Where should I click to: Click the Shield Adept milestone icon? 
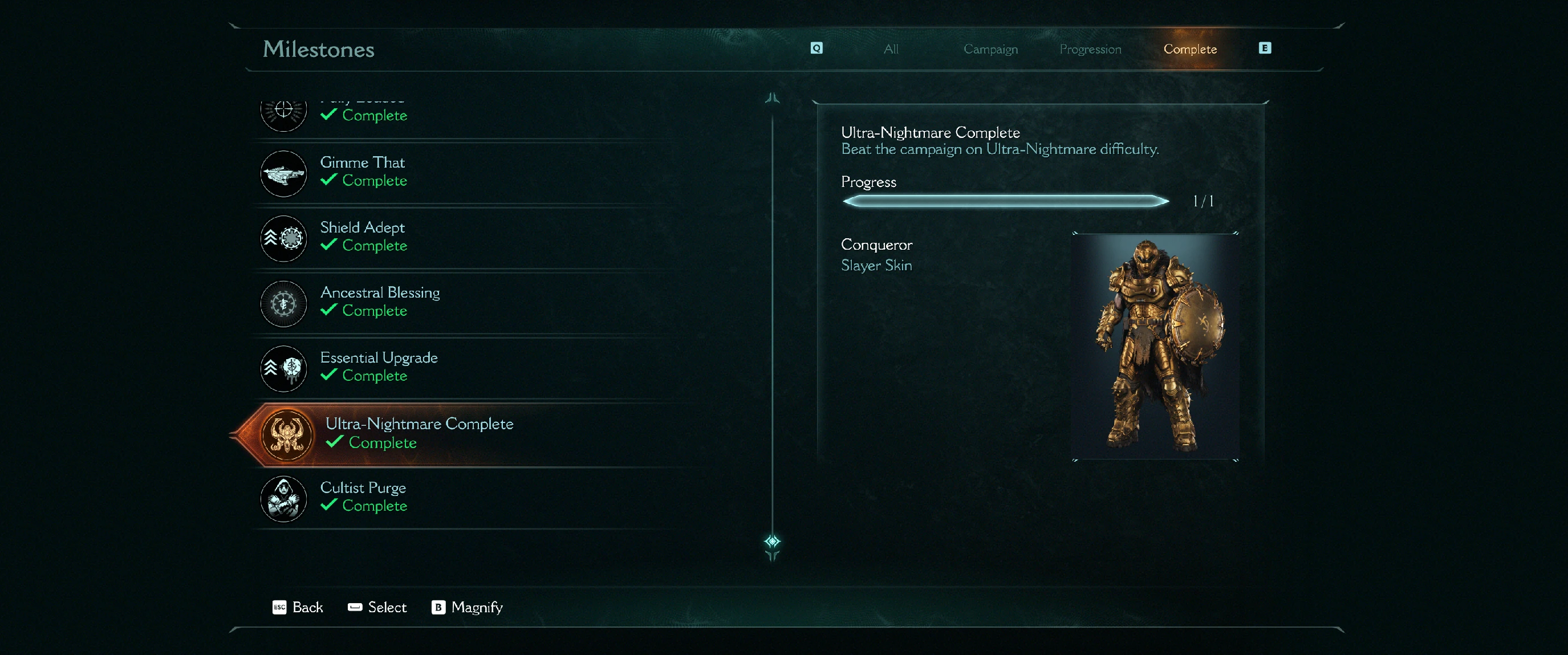pos(283,239)
